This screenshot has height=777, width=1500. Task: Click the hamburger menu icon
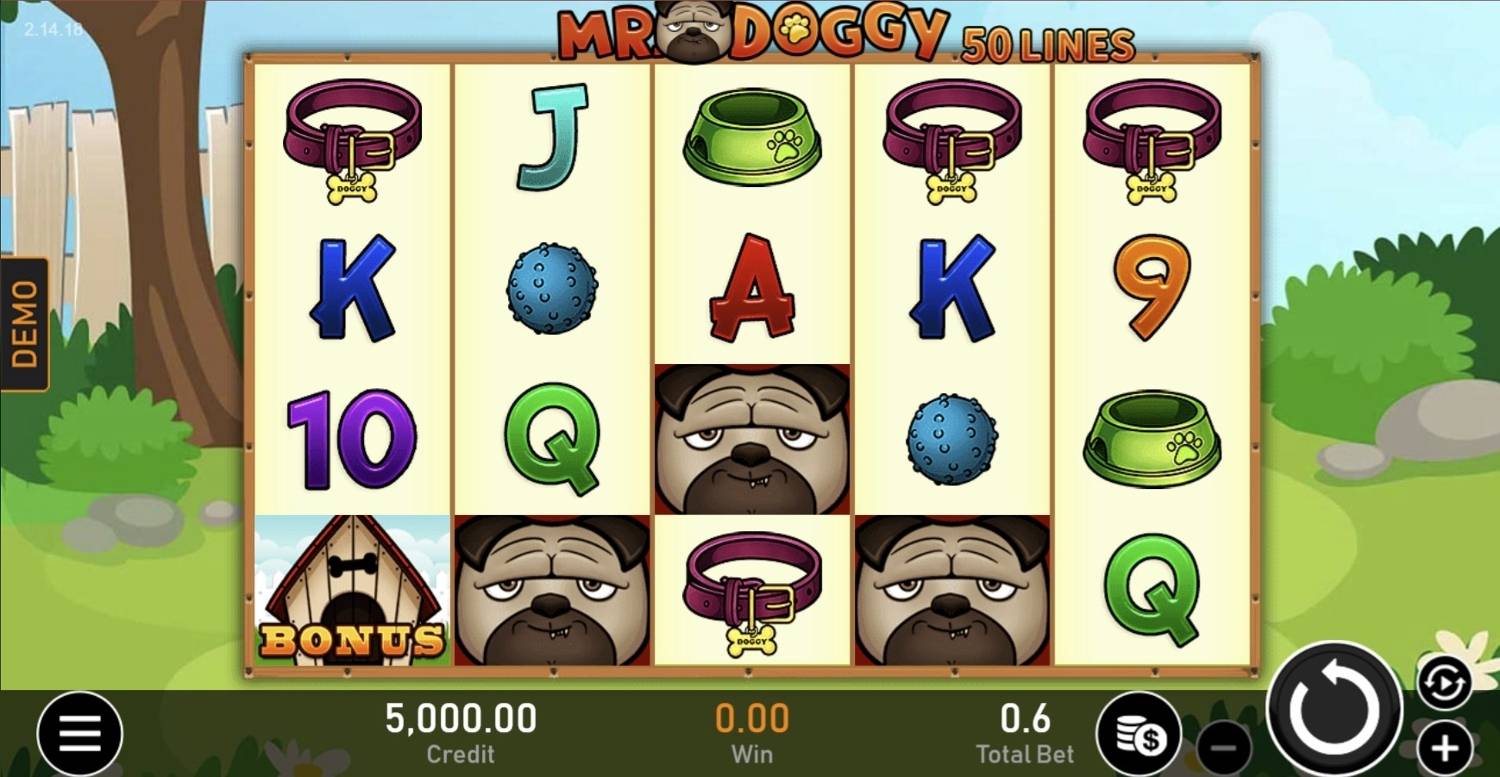coord(80,733)
